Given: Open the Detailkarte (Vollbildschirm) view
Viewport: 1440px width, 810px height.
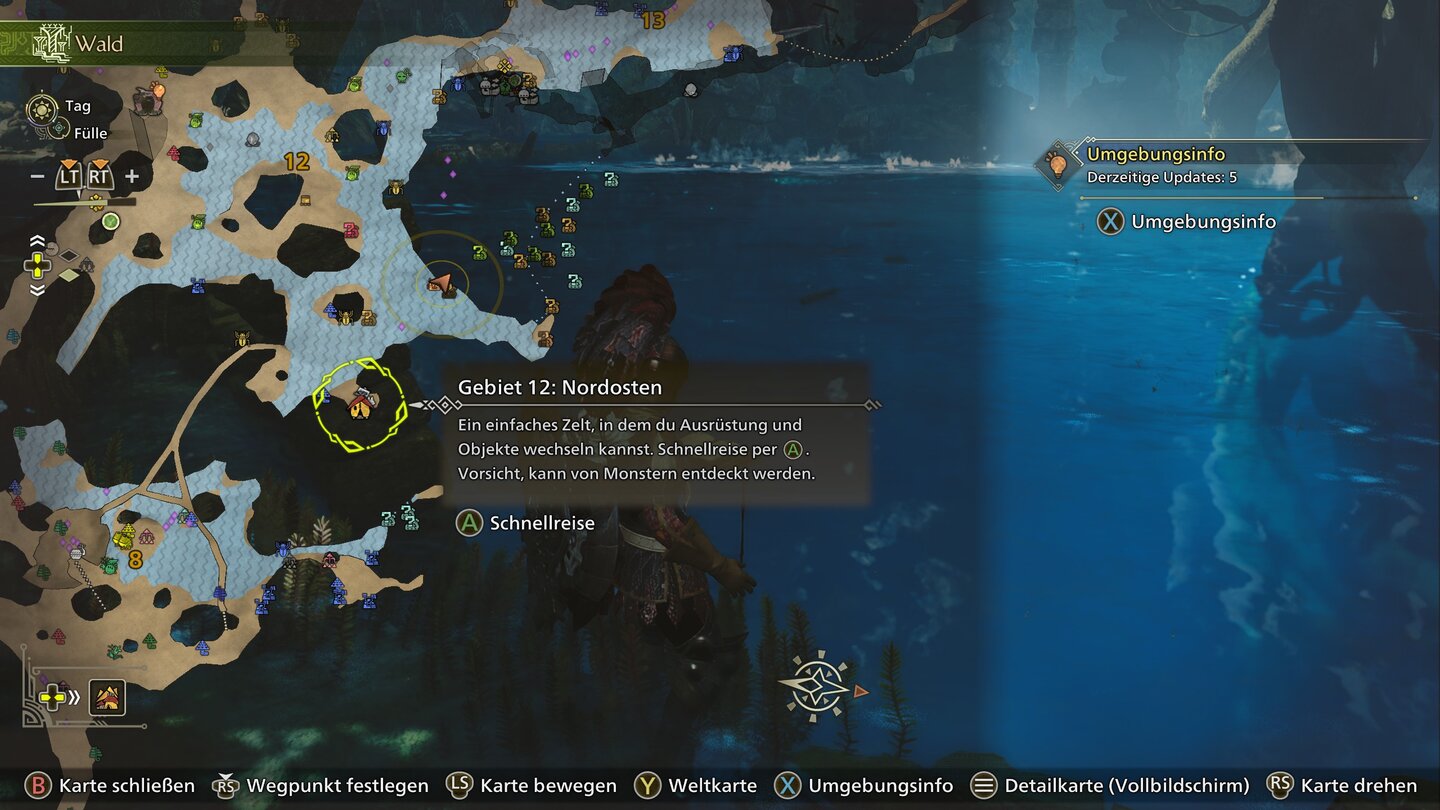Looking at the screenshot, I should tap(1110, 786).
